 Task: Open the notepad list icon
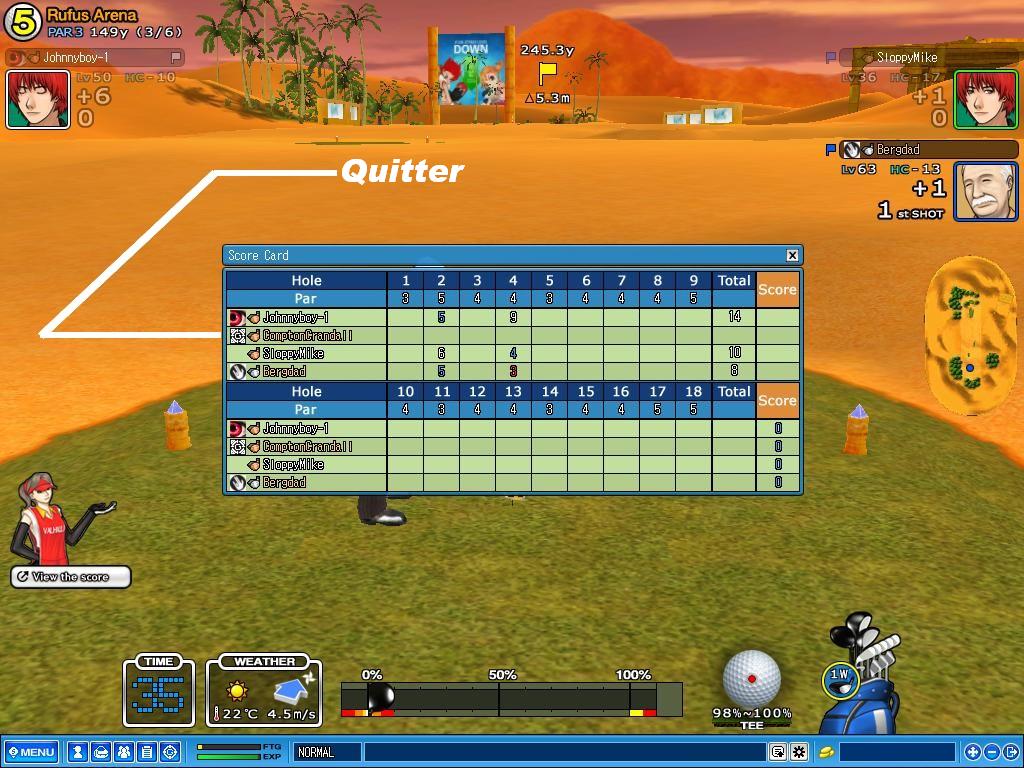(x=146, y=752)
